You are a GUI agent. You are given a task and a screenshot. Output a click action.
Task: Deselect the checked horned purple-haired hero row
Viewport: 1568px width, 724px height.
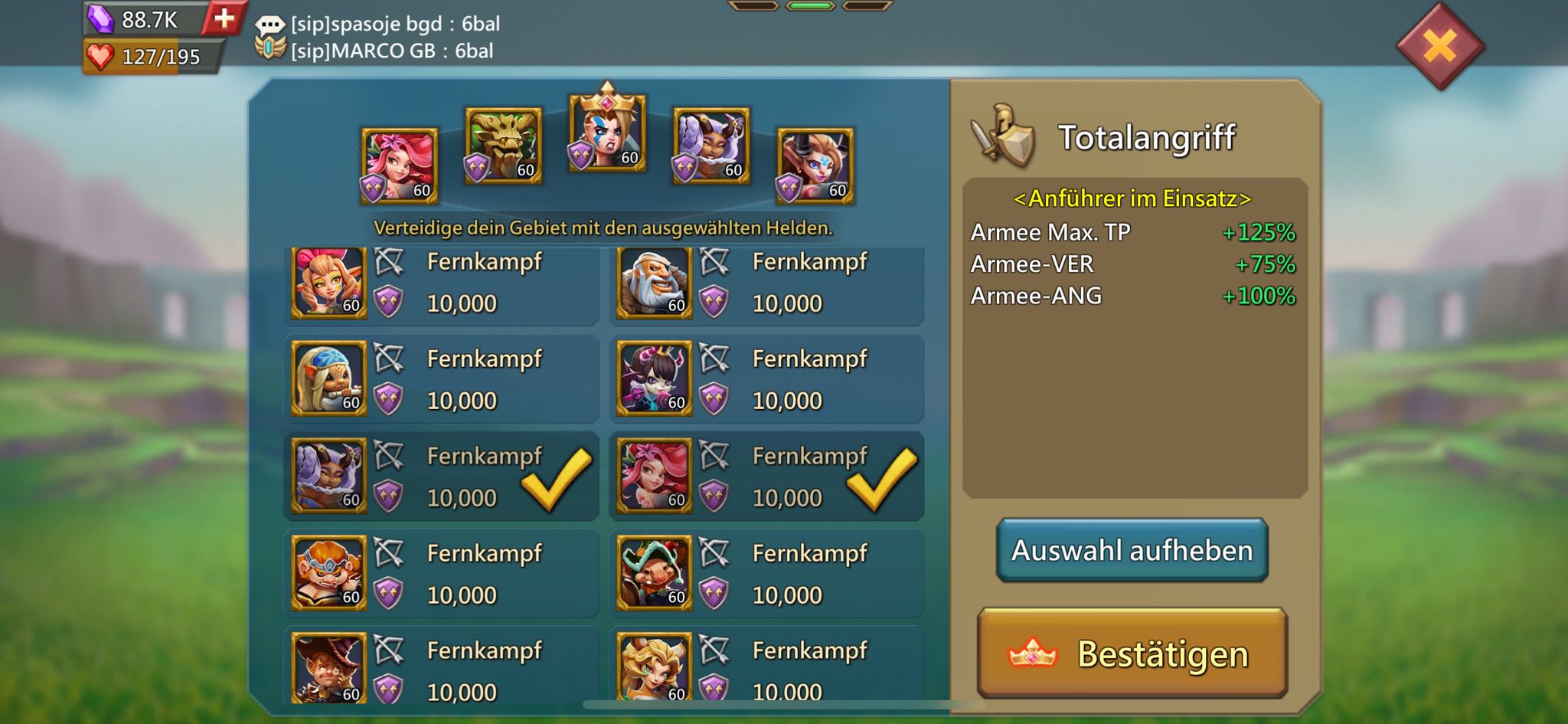click(441, 476)
